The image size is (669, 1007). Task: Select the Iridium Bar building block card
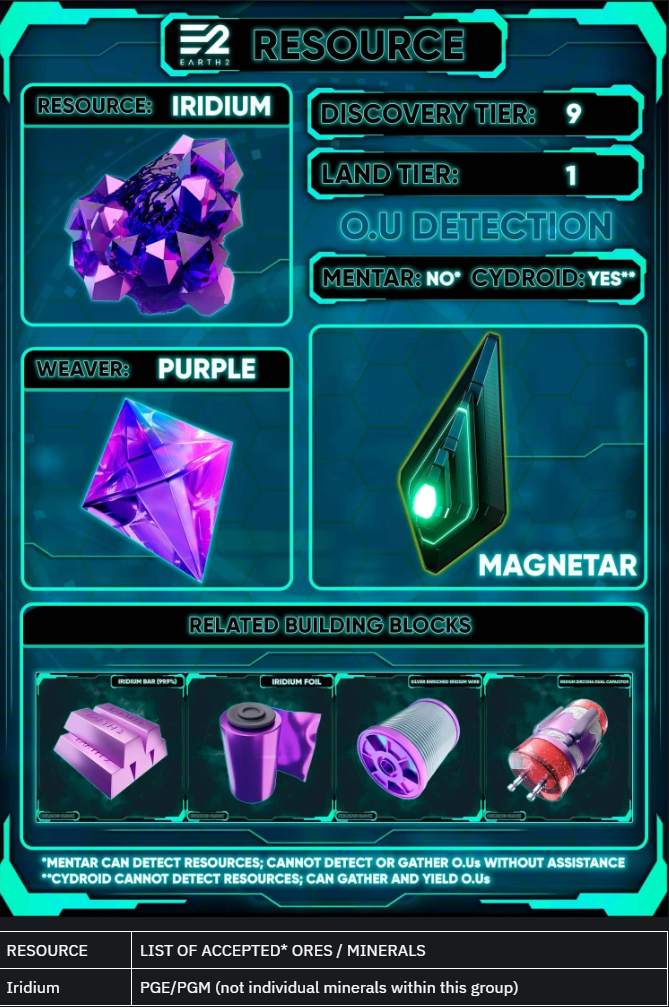point(111,749)
